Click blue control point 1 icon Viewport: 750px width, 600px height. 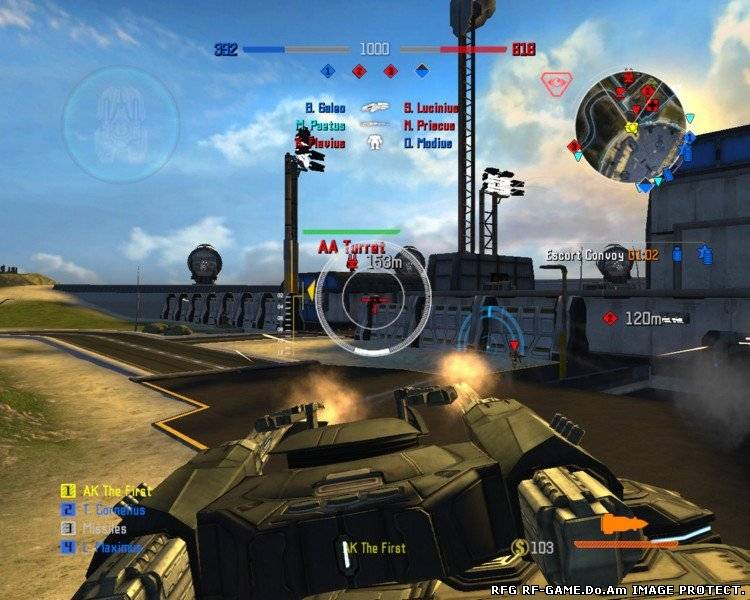pos(327,71)
